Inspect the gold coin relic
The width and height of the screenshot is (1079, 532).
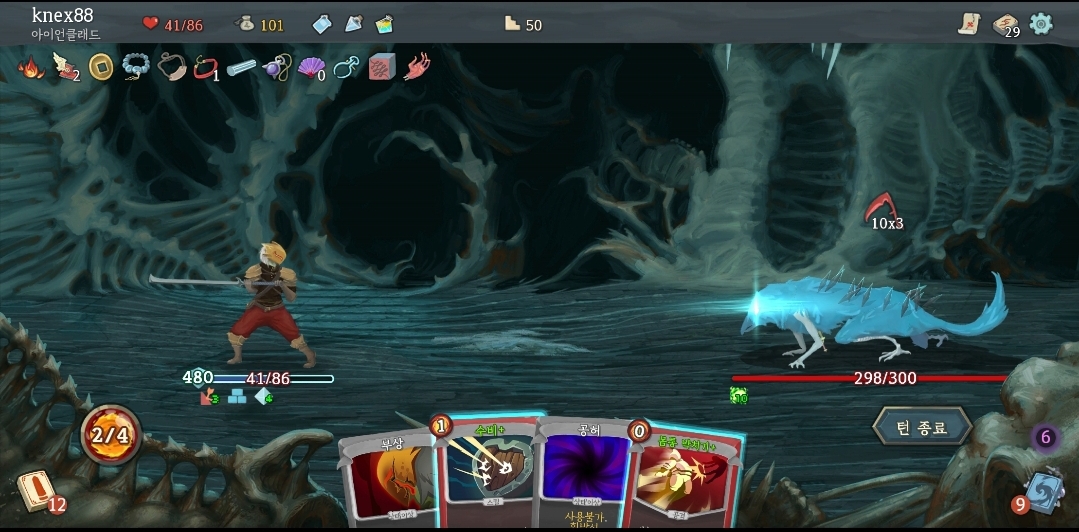pyautogui.click(x=100, y=67)
